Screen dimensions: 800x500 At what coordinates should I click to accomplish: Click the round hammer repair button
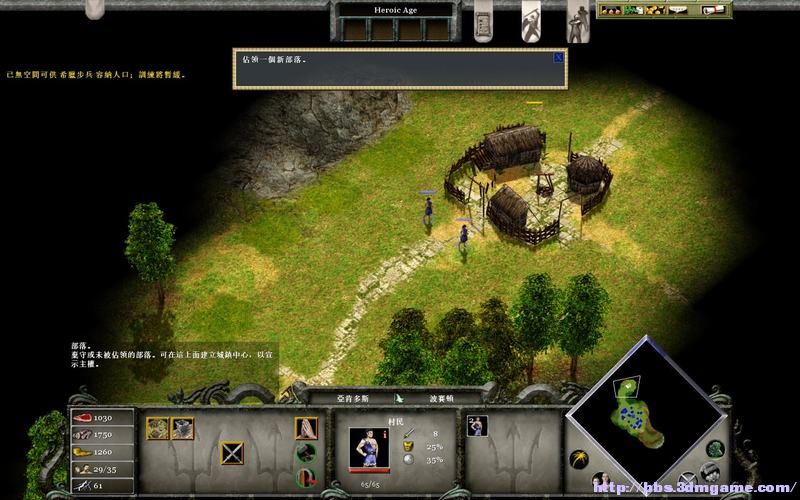(x=306, y=452)
